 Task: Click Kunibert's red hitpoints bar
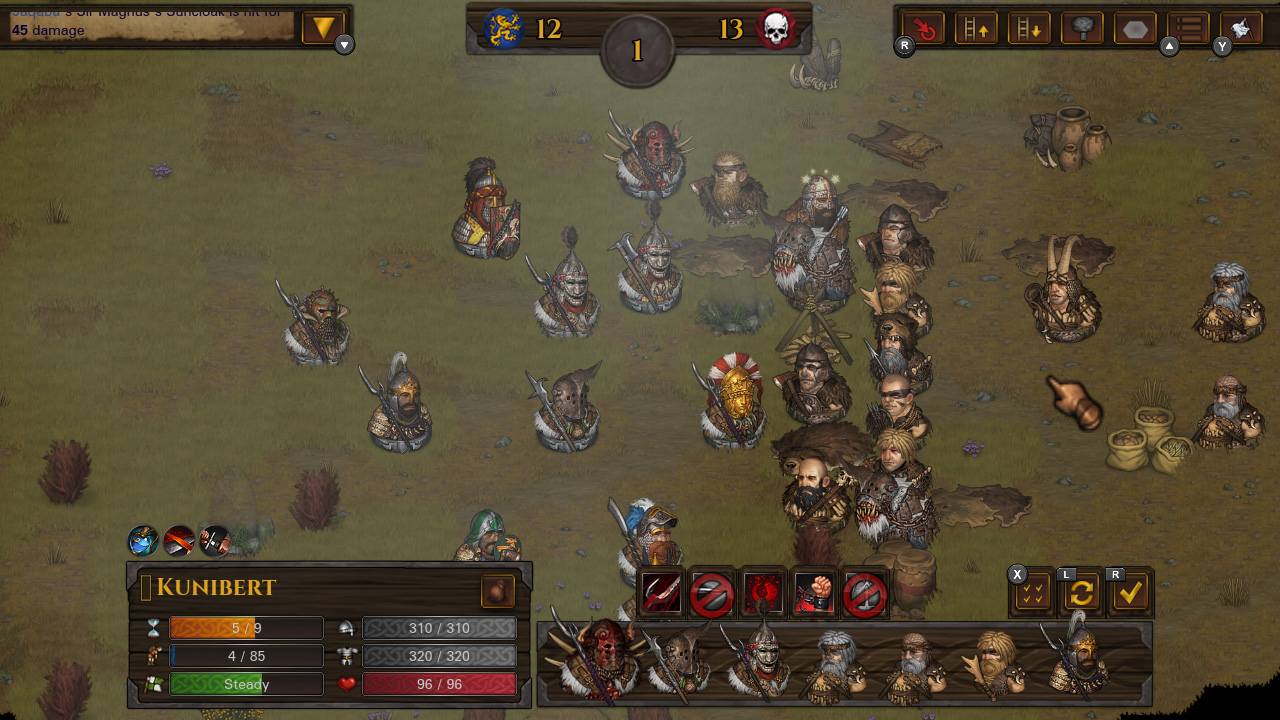click(x=437, y=684)
